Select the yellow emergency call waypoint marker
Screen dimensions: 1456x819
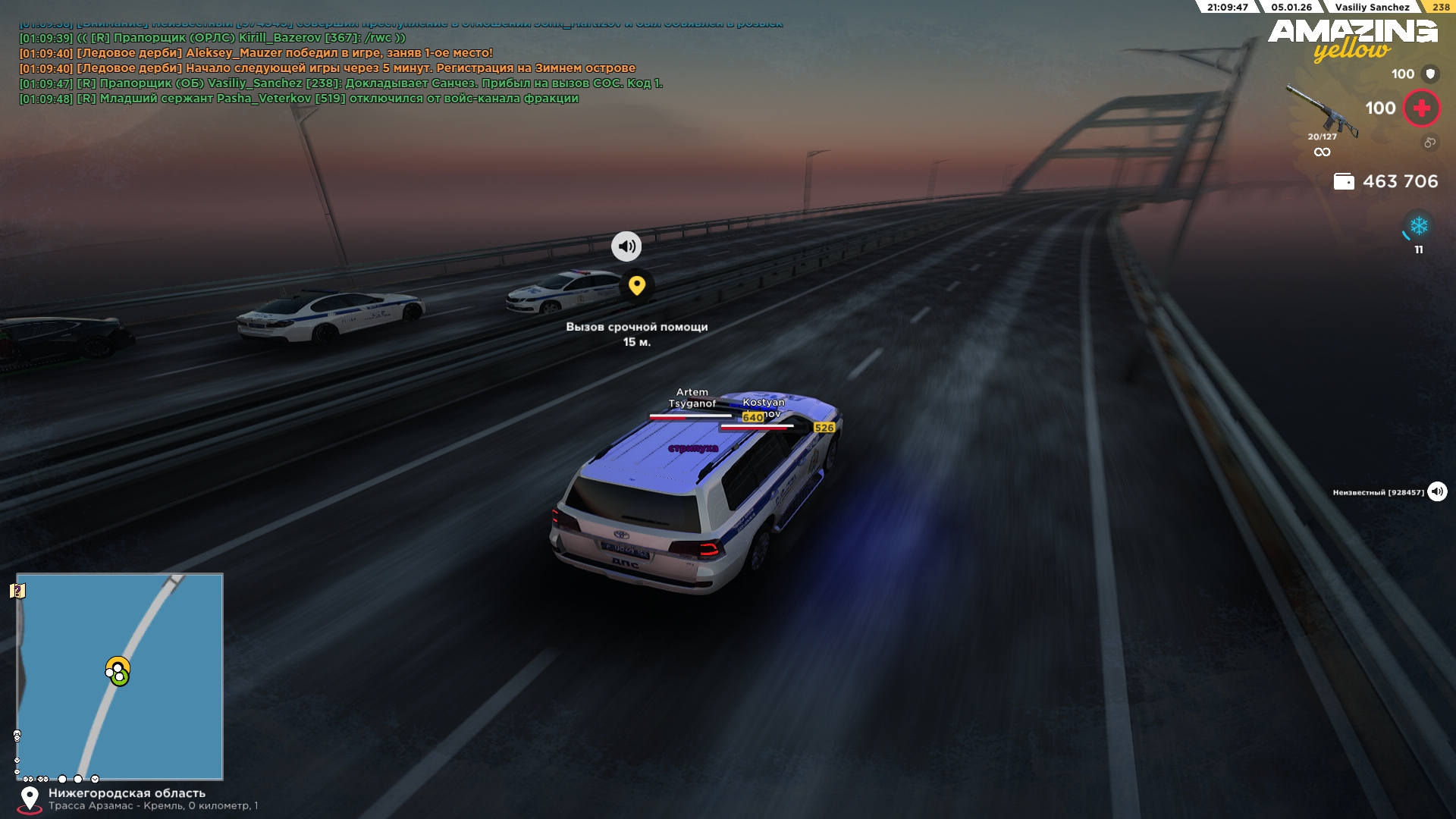coord(637,285)
